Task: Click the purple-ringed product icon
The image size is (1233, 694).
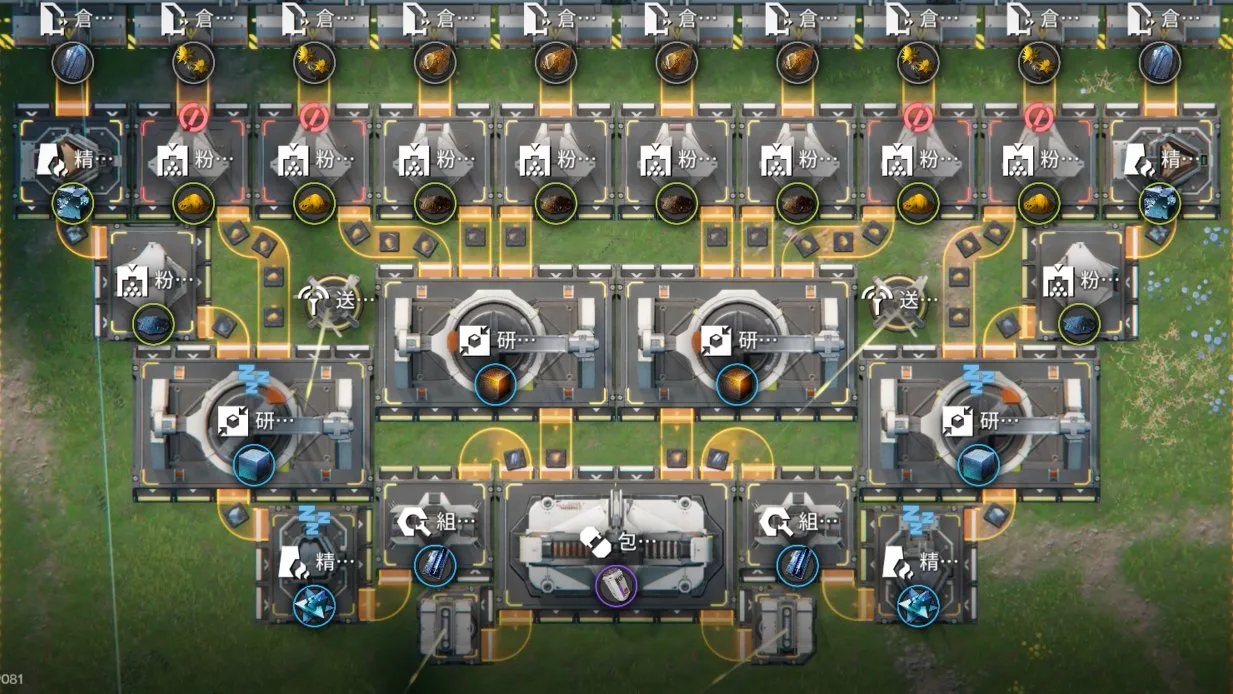Action: 615,585
